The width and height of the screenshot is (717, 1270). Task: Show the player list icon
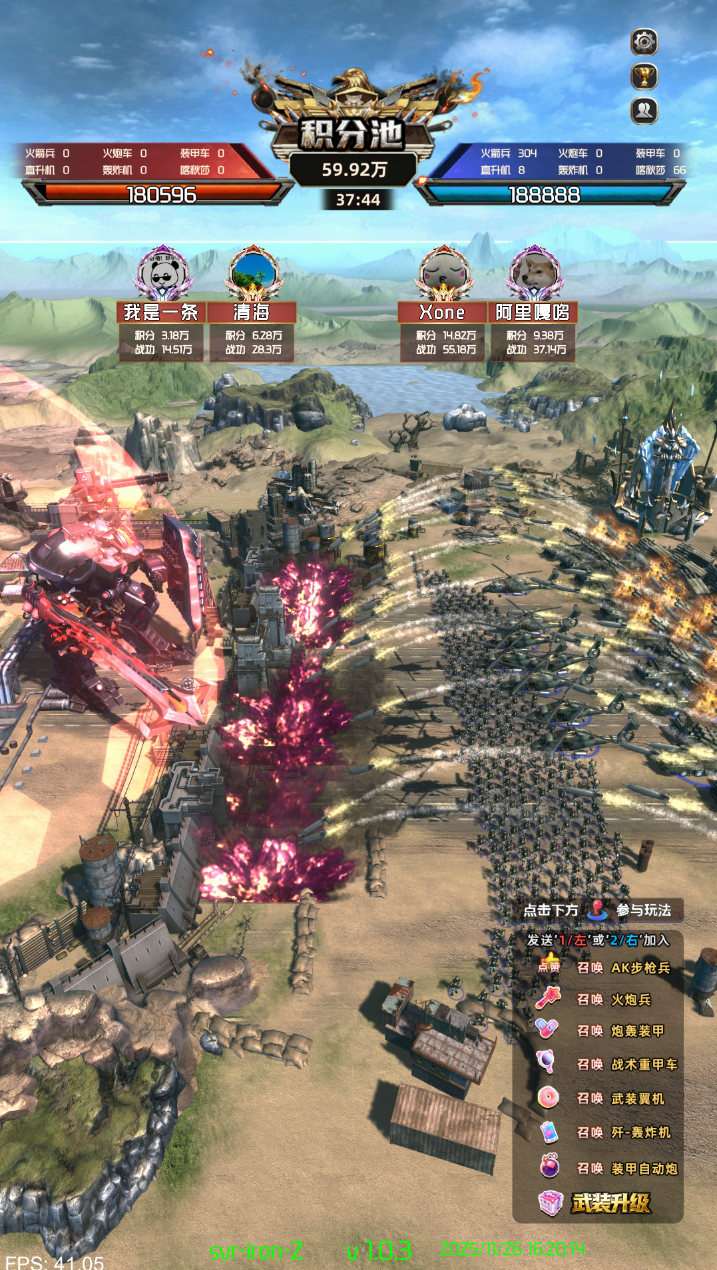[645, 111]
